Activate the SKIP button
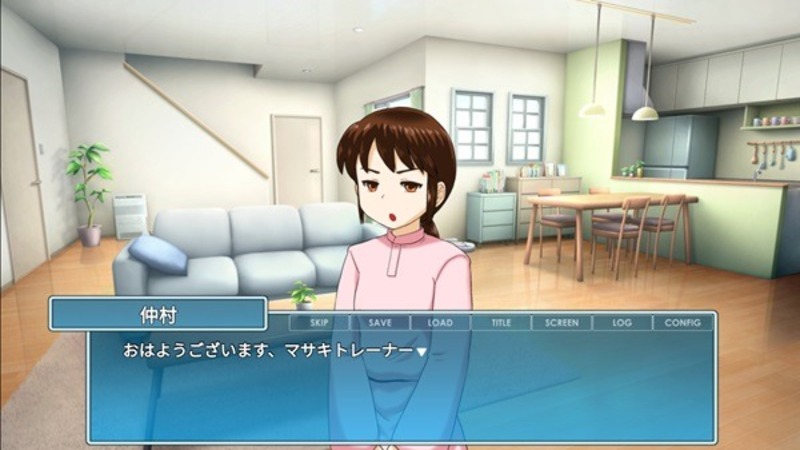The height and width of the screenshot is (450, 800). 320,323
